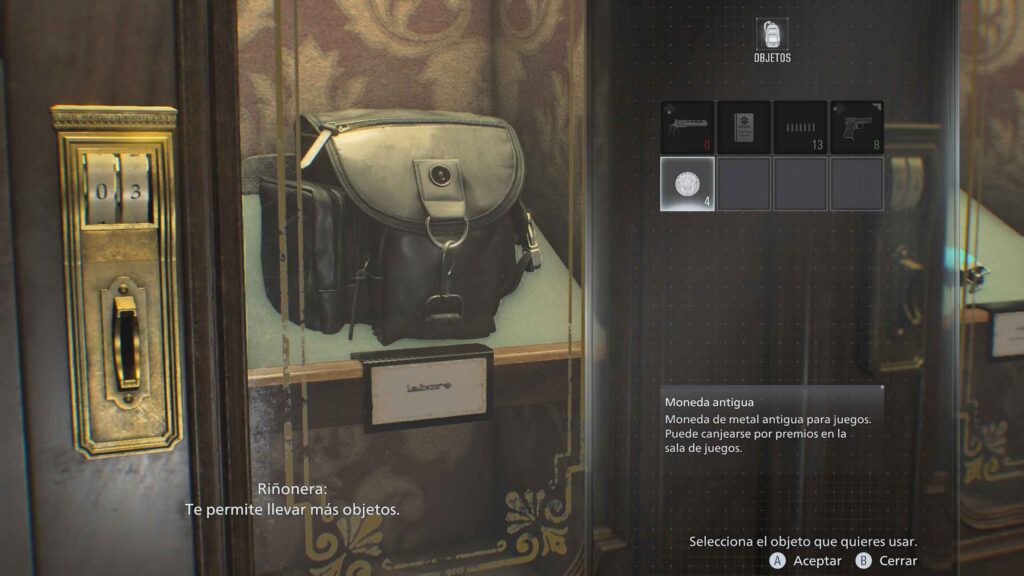The width and height of the screenshot is (1024, 576).
Task: Click the Objetos backpack icon
Action: 772,35
